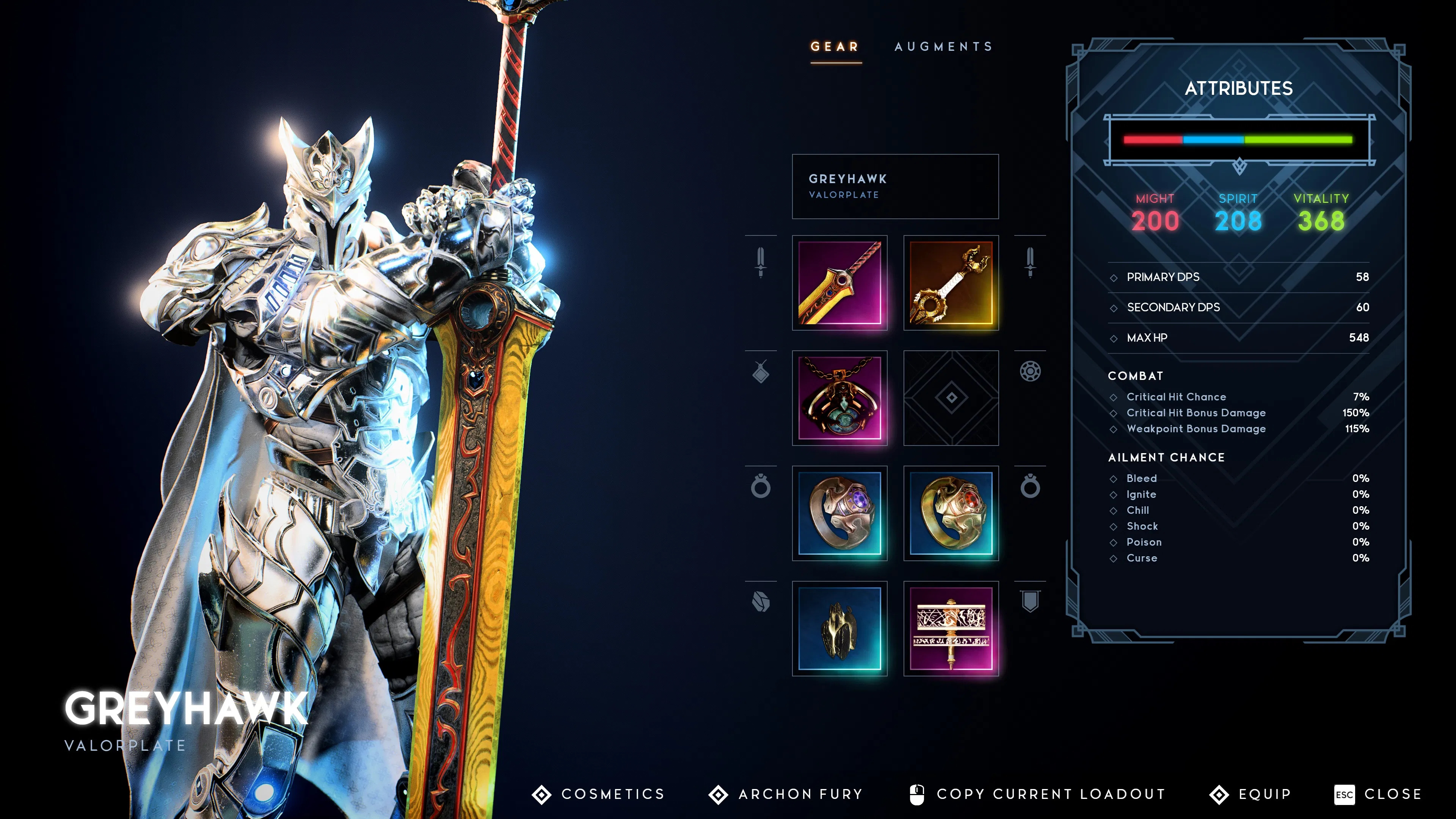The height and width of the screenshot is (819, 1456).
Task: Select the Gear tab
Action: [x=835, y=46]
